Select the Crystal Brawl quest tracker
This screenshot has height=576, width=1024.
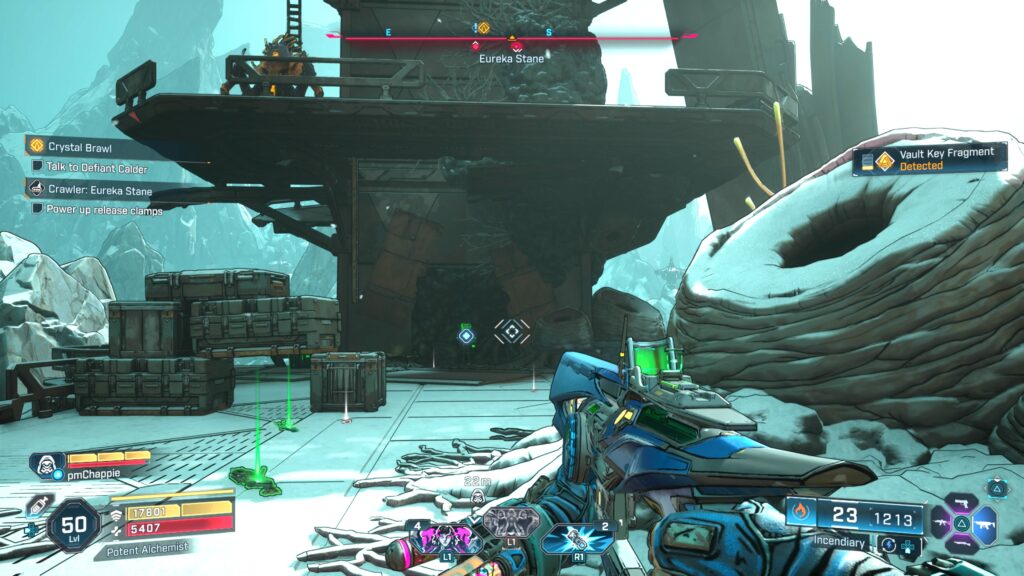click(80, 147)
